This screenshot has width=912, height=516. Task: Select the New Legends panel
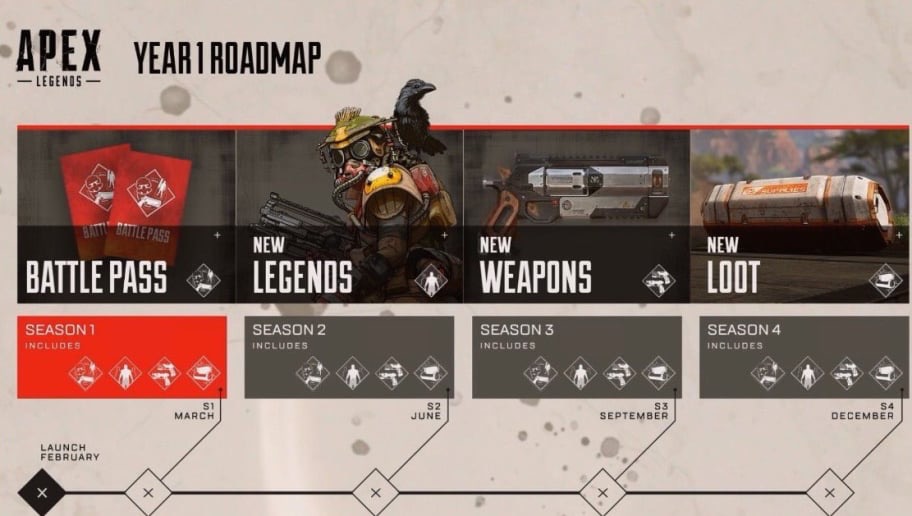349,216
